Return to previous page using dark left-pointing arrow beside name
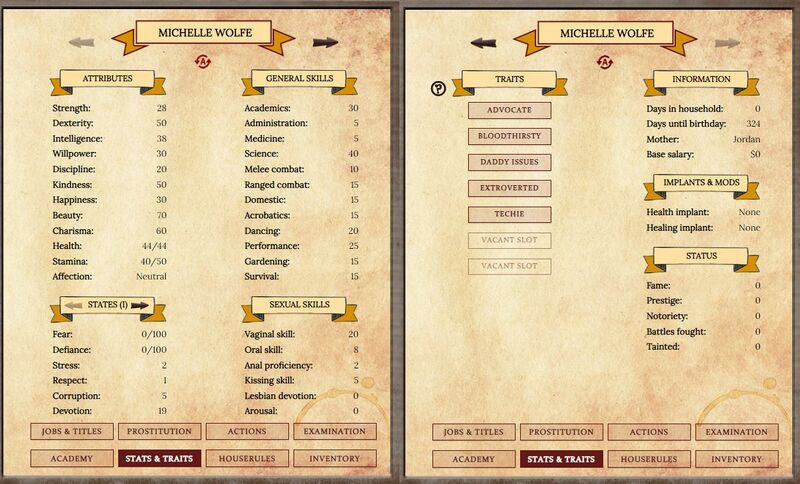 pyautogui.click(x=483, y=42)
